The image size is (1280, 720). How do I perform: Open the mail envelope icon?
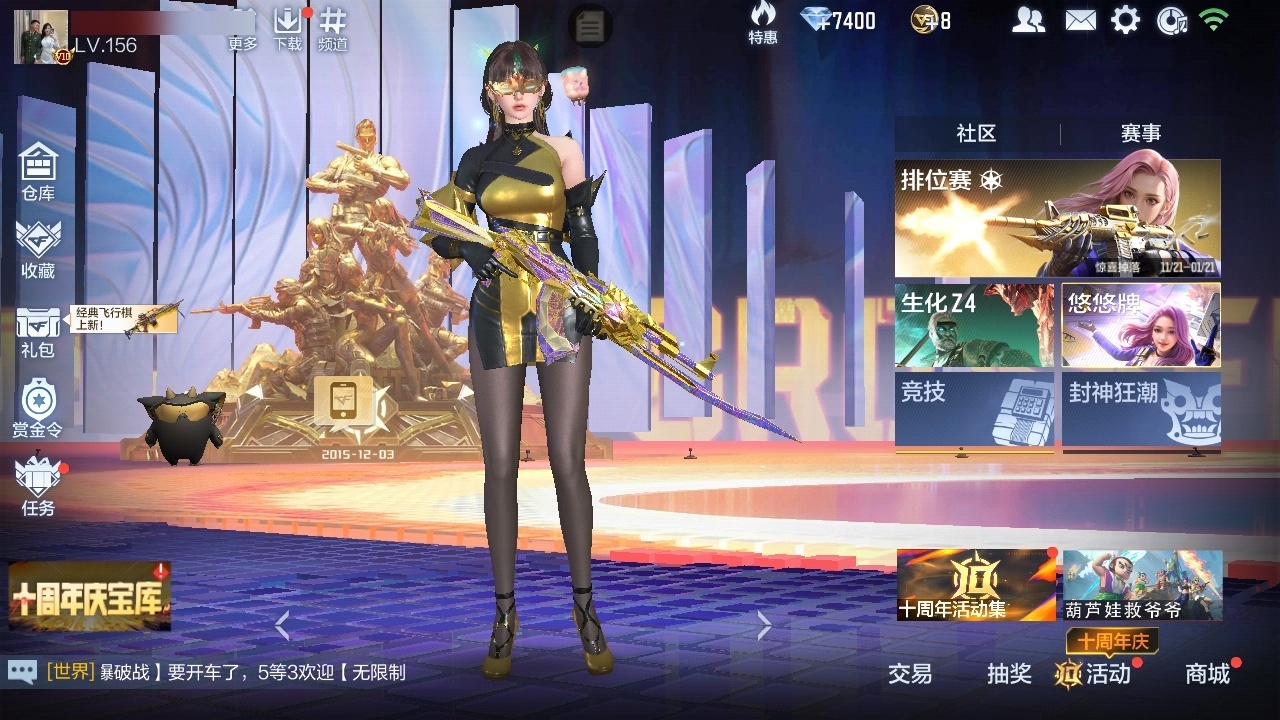[1080, 20]
